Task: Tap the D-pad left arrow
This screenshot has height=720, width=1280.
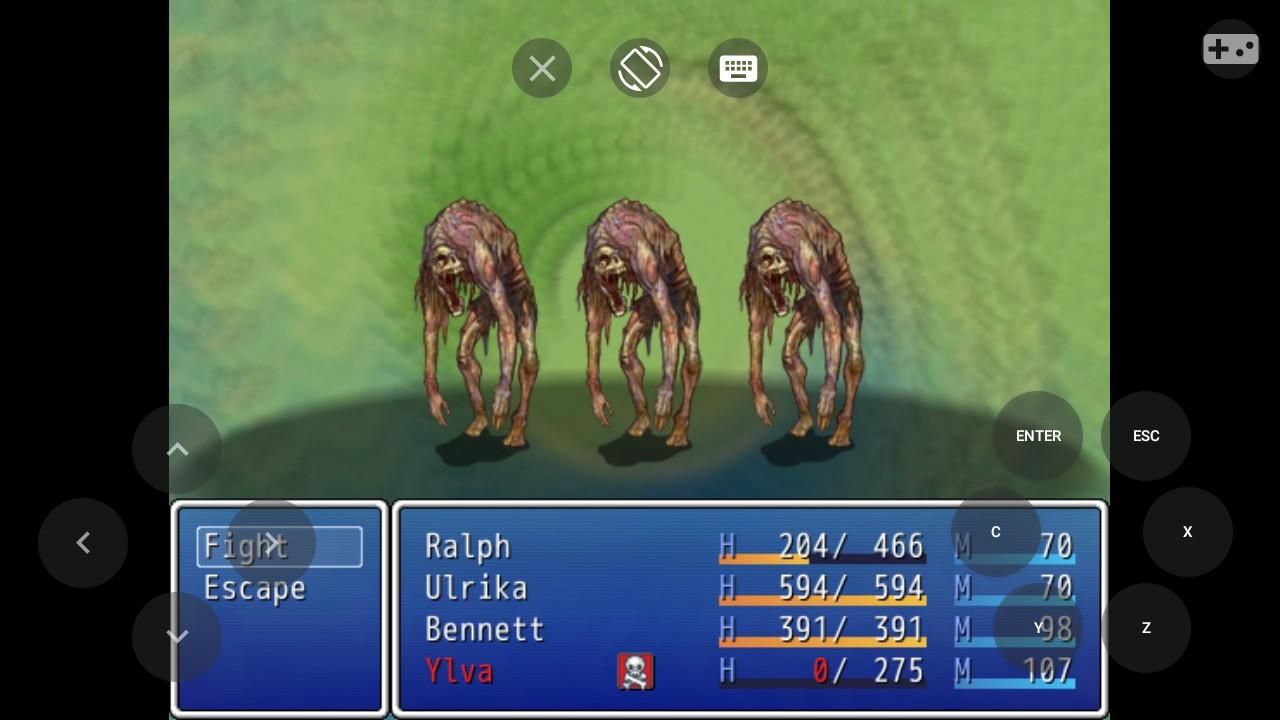Action: pos(83,543)
